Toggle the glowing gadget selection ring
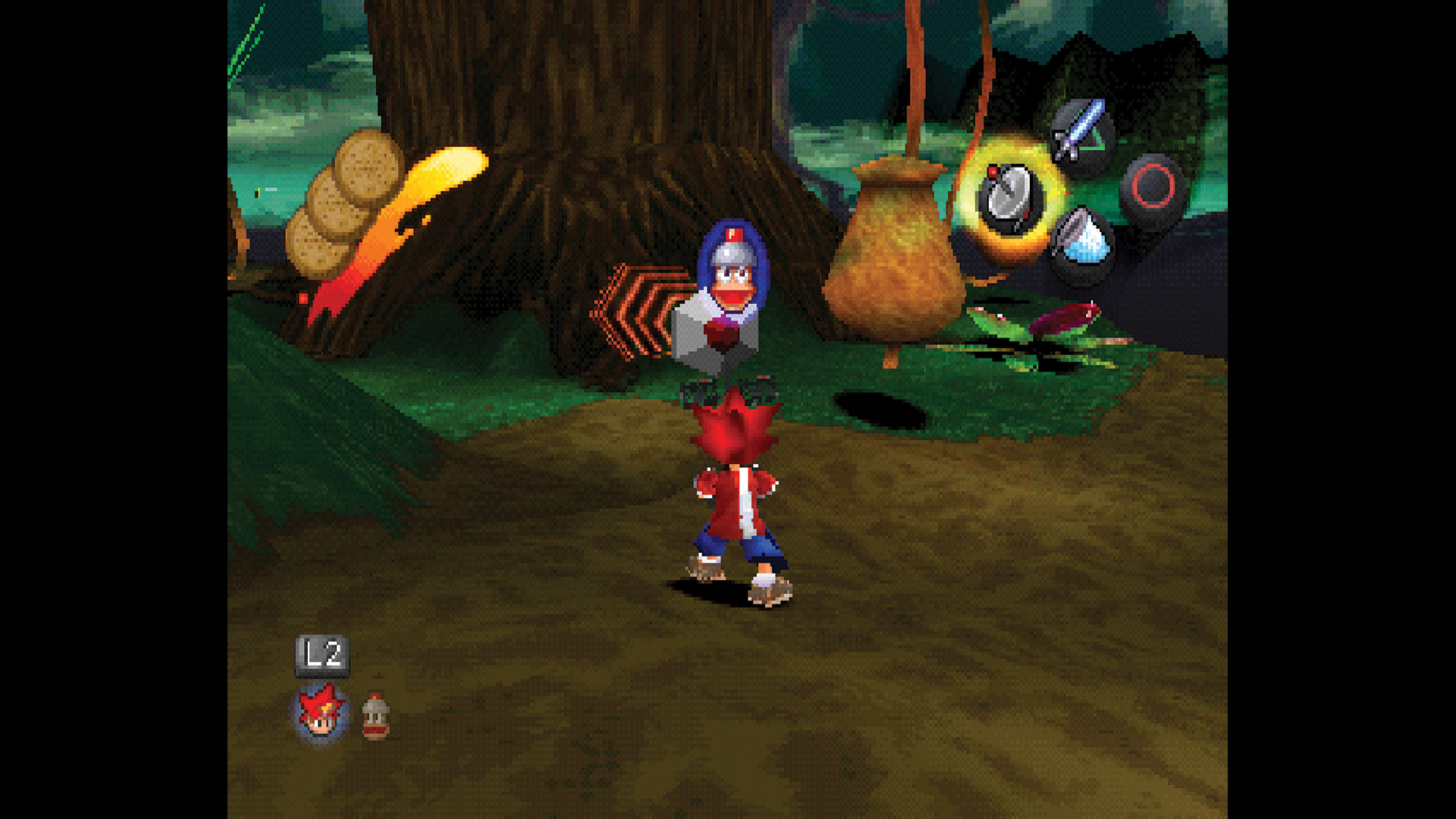Viewport: 1456px width, 819px height. click(1012, 193)
